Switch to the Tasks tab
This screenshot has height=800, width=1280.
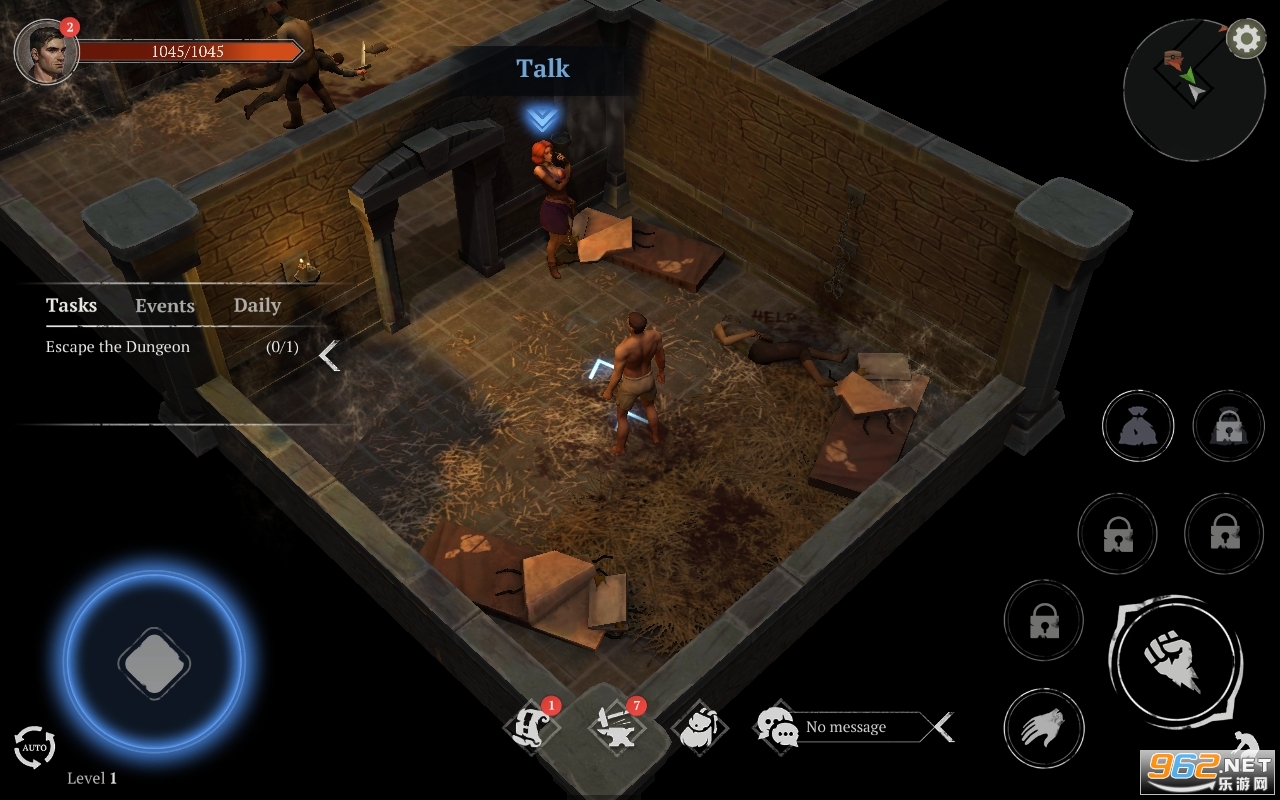coord(71,305)
